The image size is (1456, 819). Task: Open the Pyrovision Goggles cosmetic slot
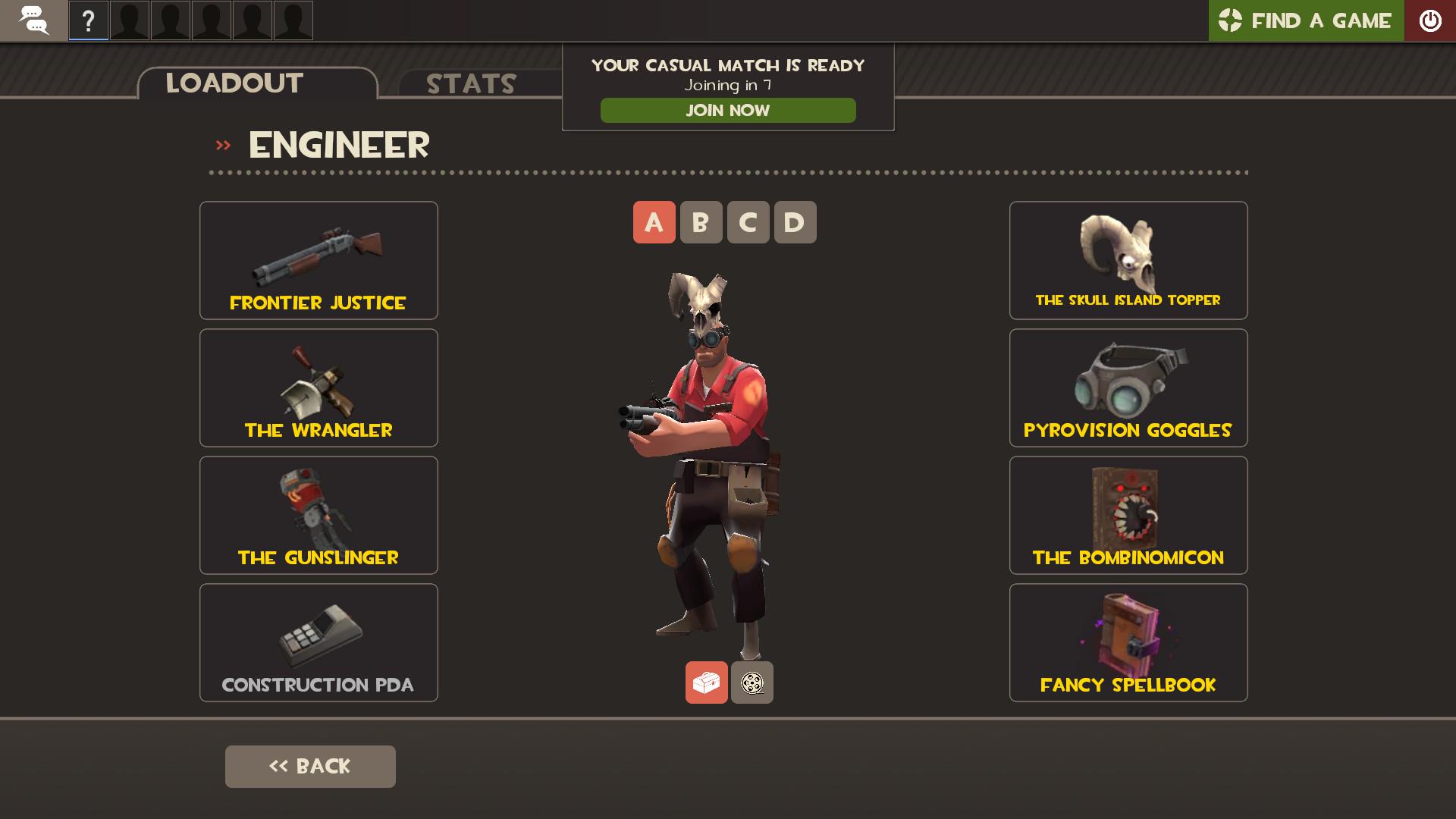(x=1128, y=388)
